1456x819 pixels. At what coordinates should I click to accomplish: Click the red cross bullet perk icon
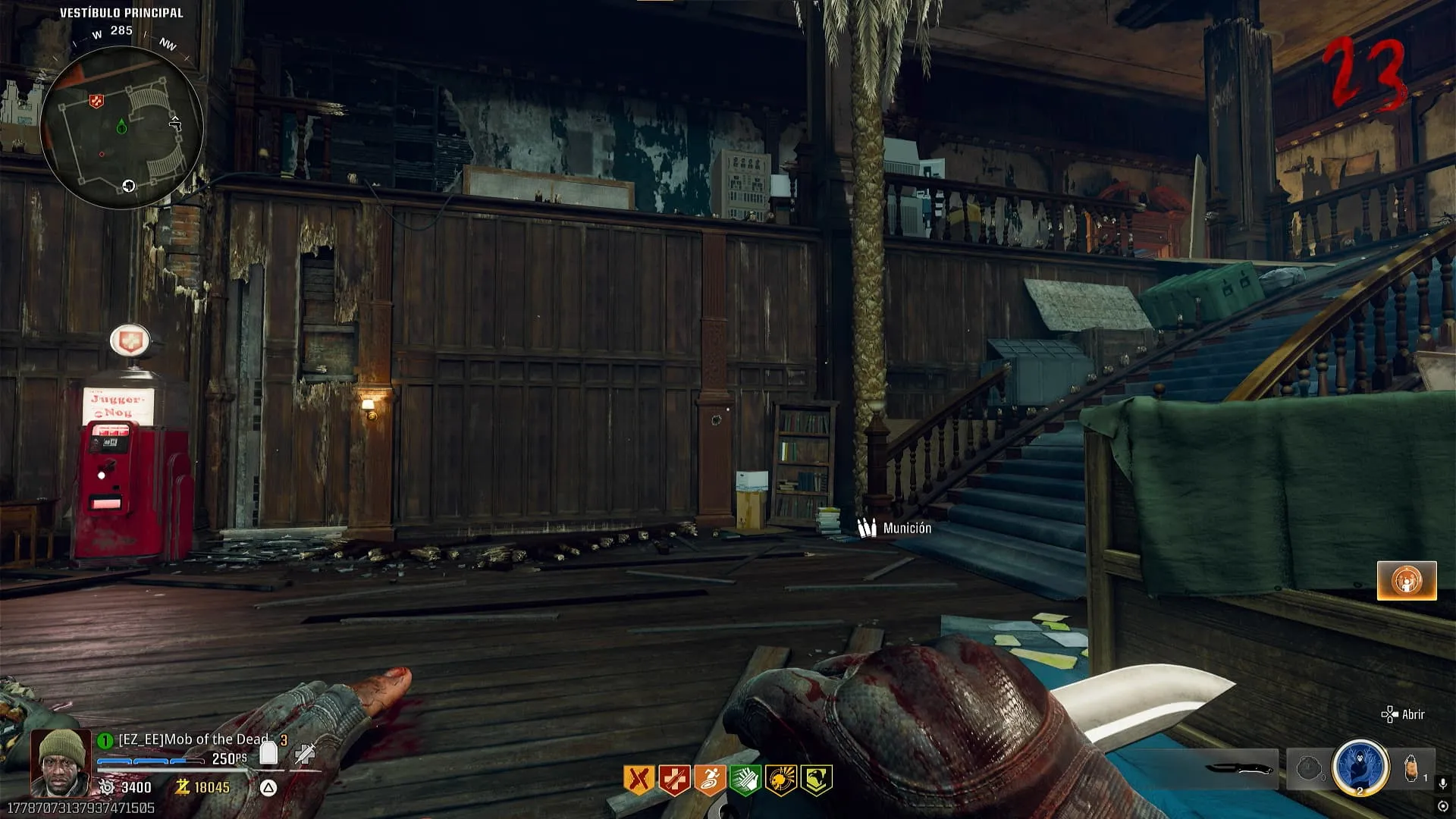[674, 780]
